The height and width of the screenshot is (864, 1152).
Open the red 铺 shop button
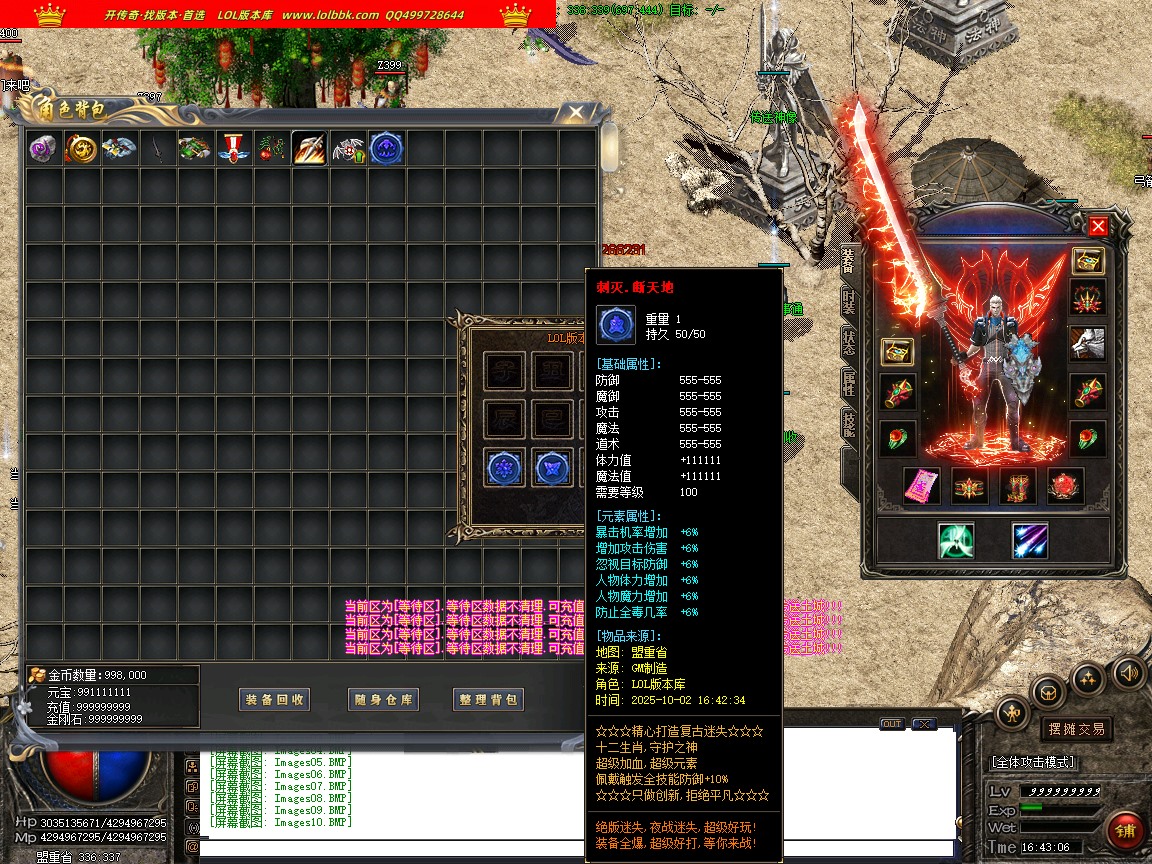click(x=1126, y=831)
